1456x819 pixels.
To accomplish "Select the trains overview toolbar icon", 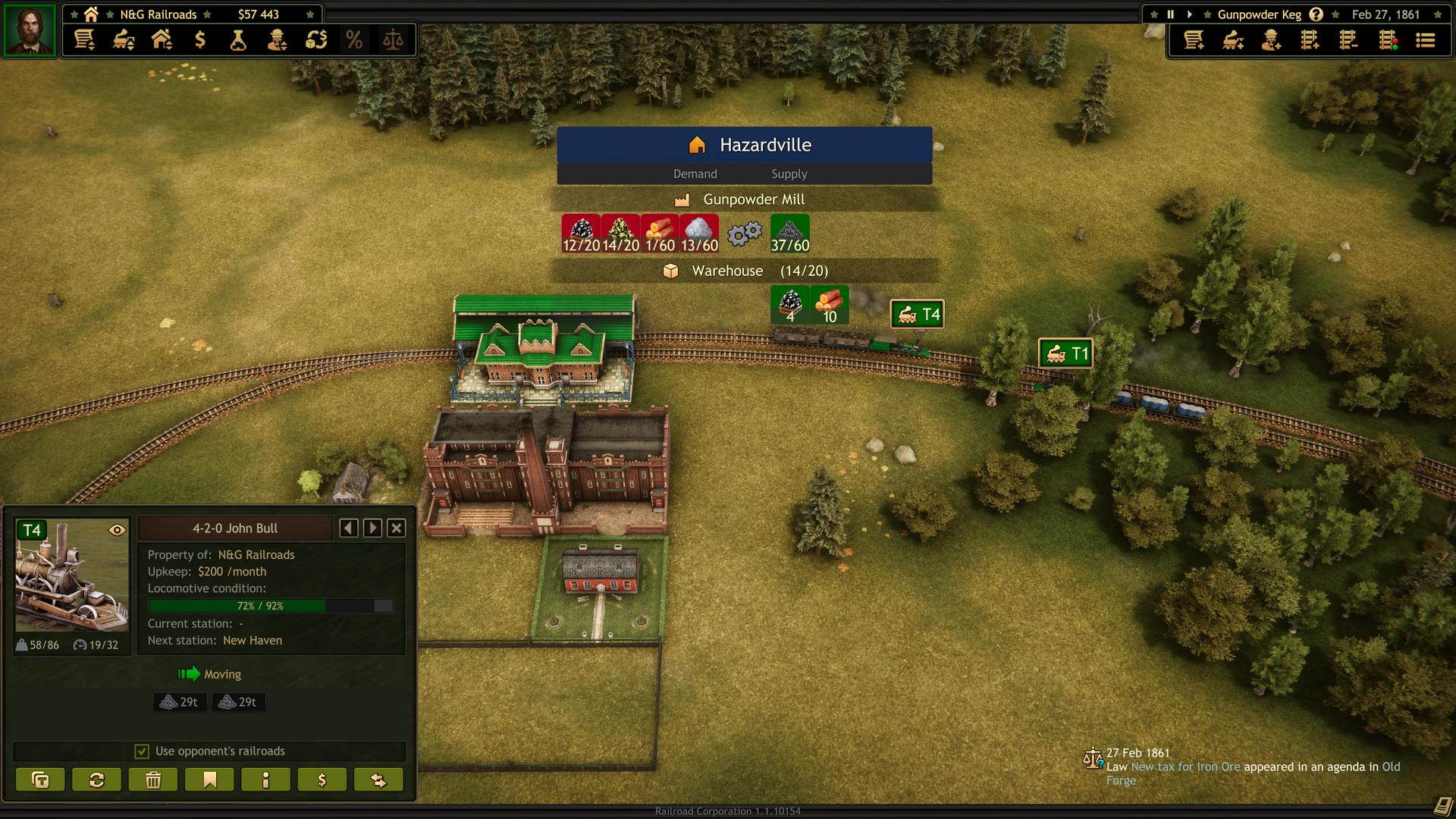I will click(x=124, y=40).
